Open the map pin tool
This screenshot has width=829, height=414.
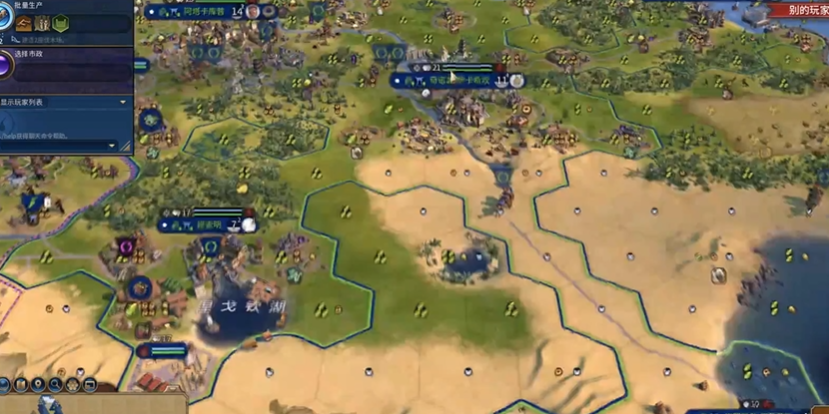coord(38,384)
